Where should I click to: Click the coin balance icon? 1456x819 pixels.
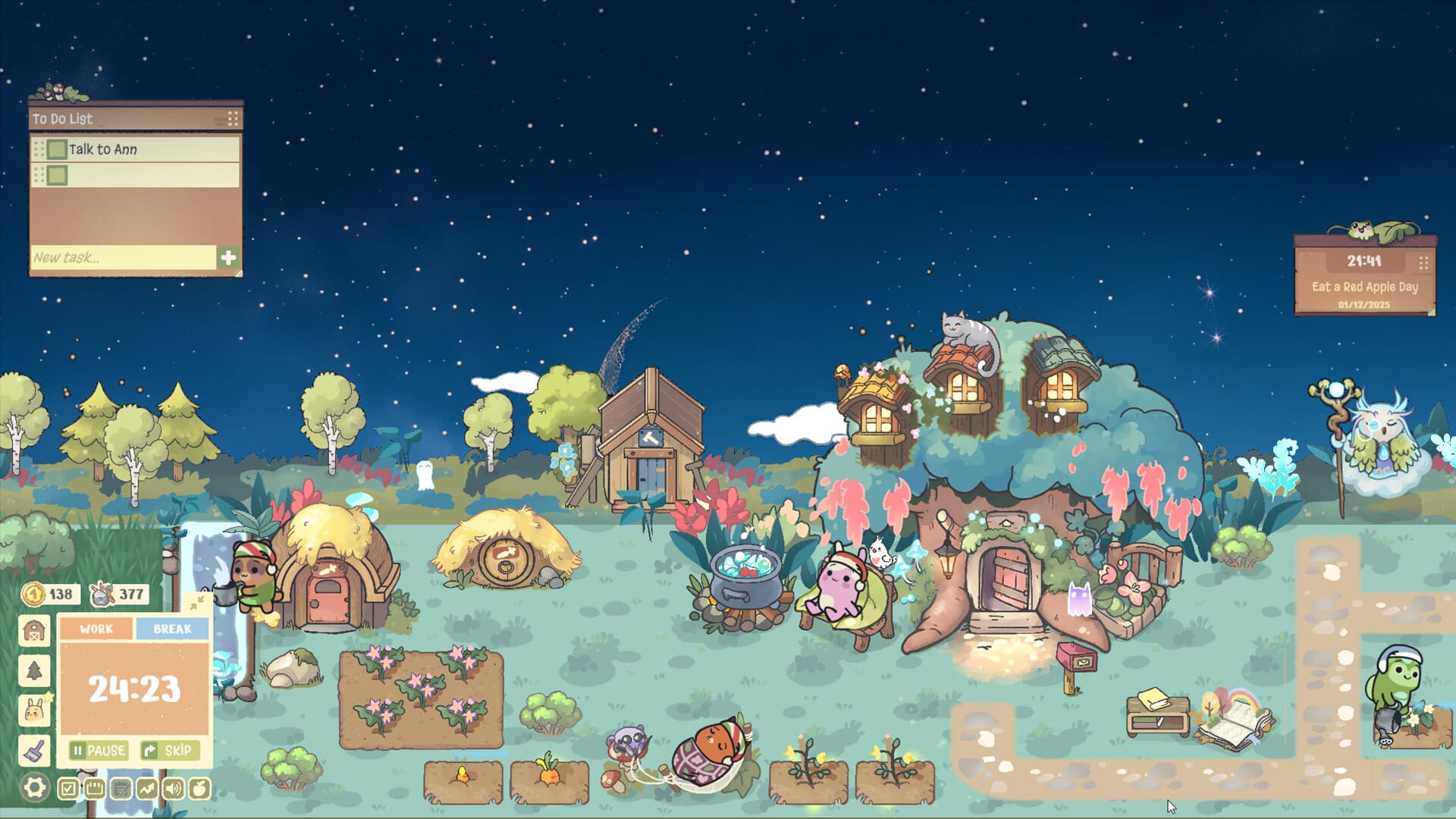33,595
